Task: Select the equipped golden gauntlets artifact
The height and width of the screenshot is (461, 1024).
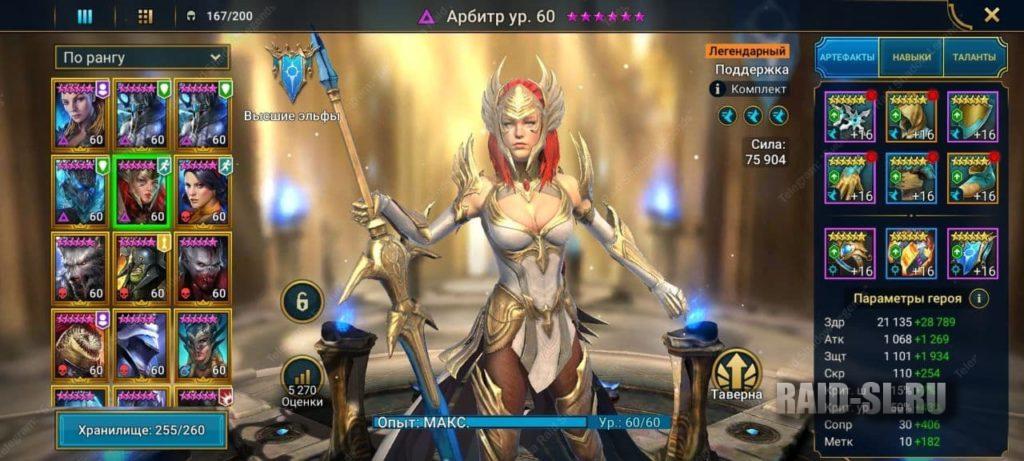Action: [x=849, y=178]
